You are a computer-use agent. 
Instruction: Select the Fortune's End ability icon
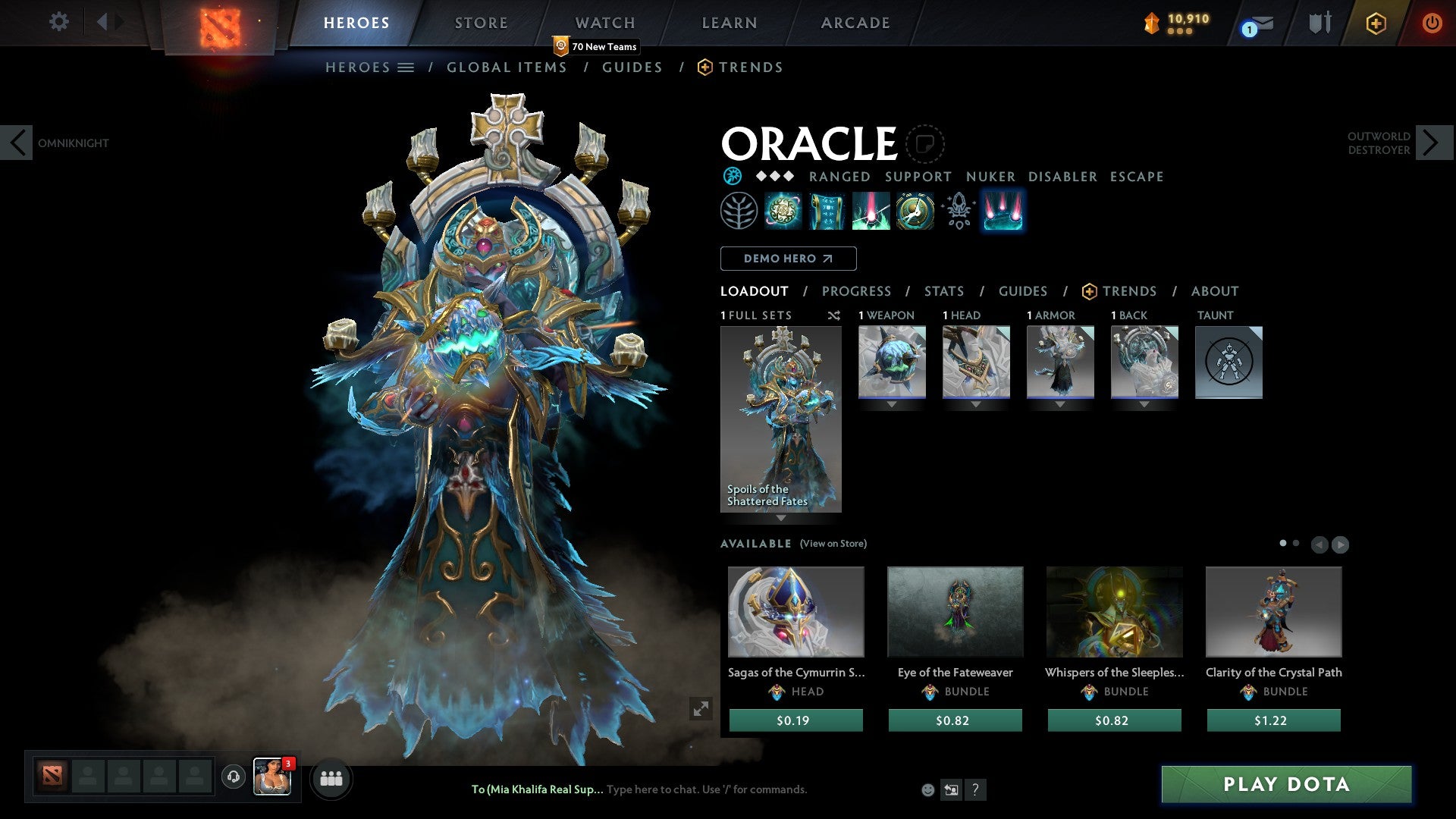tap(784, 211)
